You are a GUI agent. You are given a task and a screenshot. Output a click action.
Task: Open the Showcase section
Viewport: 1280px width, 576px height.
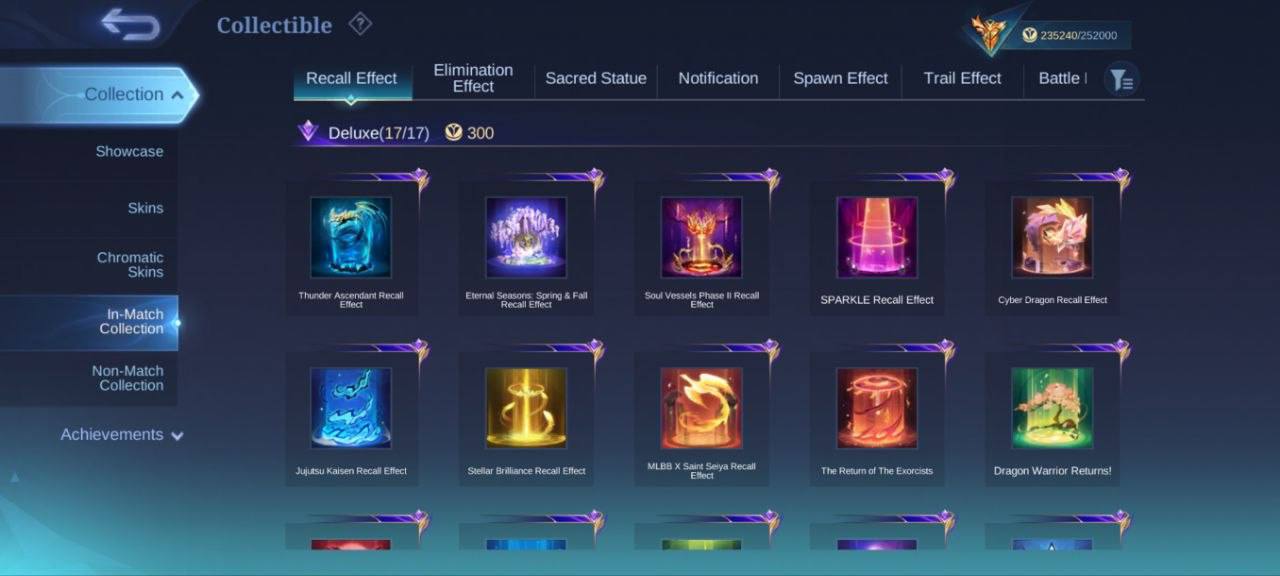129,152
